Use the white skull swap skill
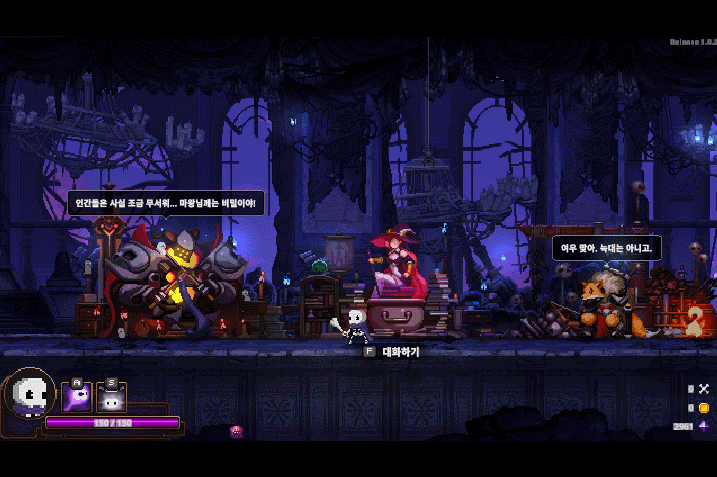Image resolution: width=717 pixels, height=477 pixels. (x=111, y=398)
